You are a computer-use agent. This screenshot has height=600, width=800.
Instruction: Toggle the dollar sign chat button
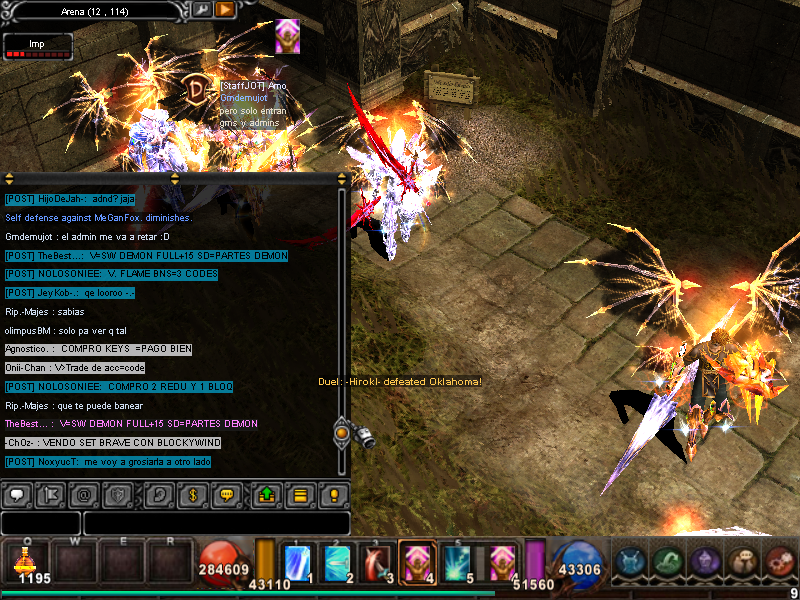click(x=193, y=494)
